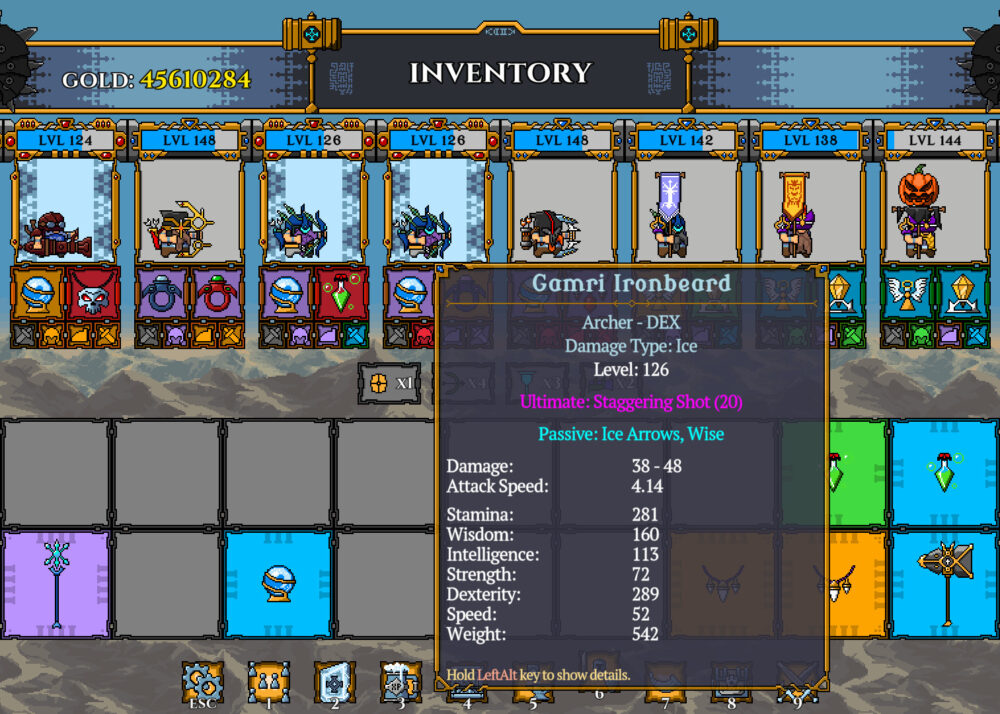Click the red ring equipment slot

click(x=217, y=293)
